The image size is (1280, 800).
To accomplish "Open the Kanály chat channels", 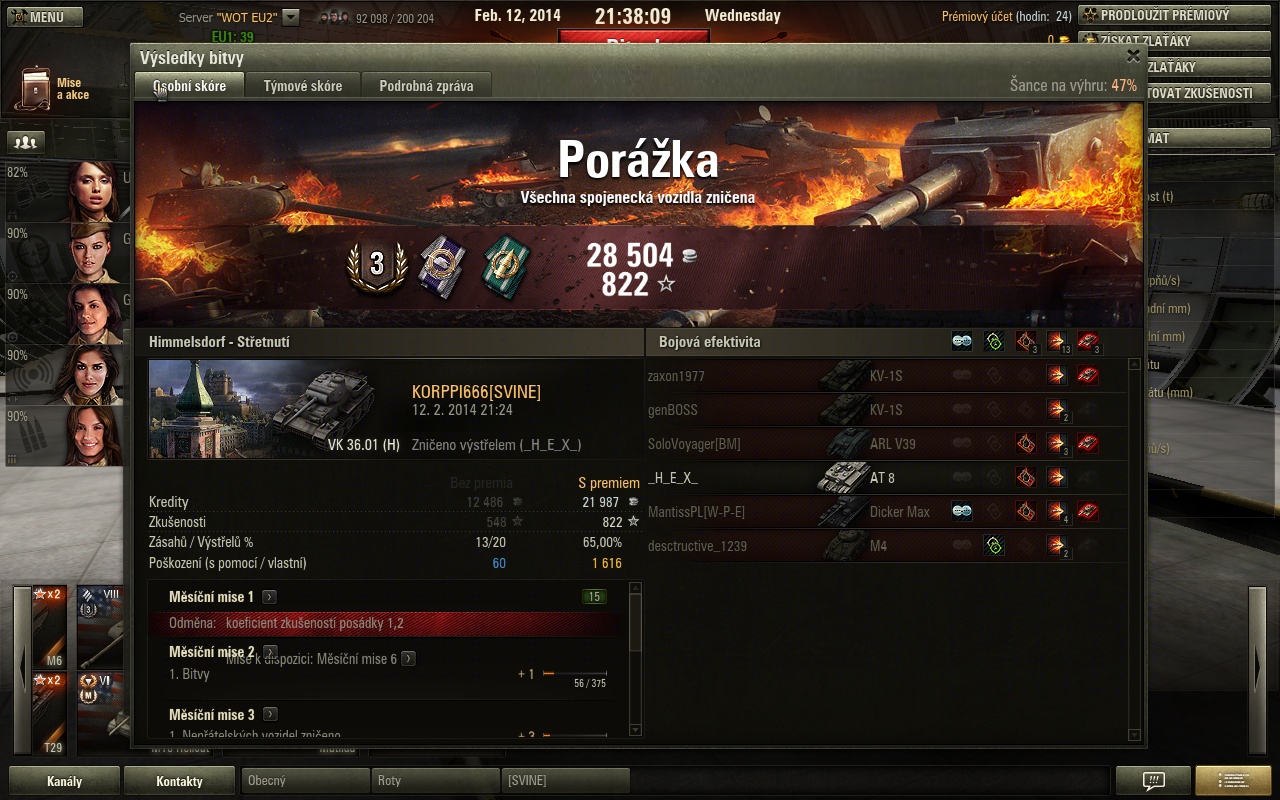I will click(x=64, y=781).
